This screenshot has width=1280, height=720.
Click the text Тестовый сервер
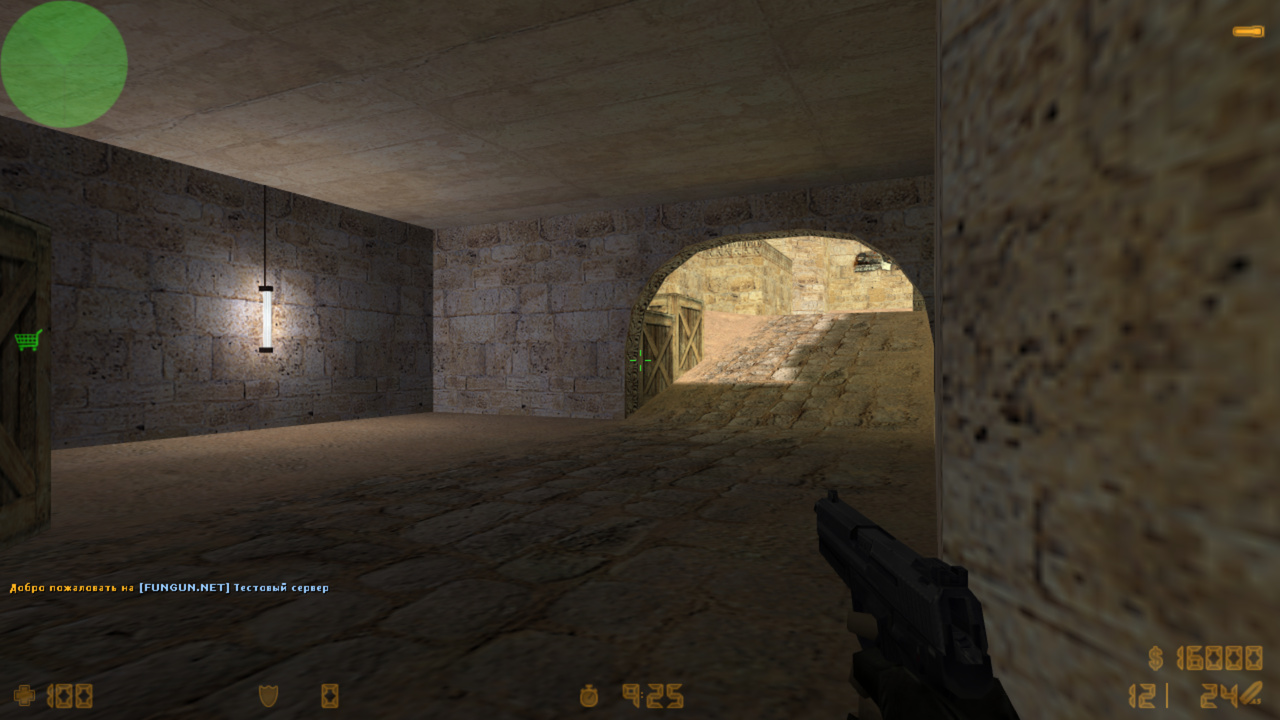(284, 588)
